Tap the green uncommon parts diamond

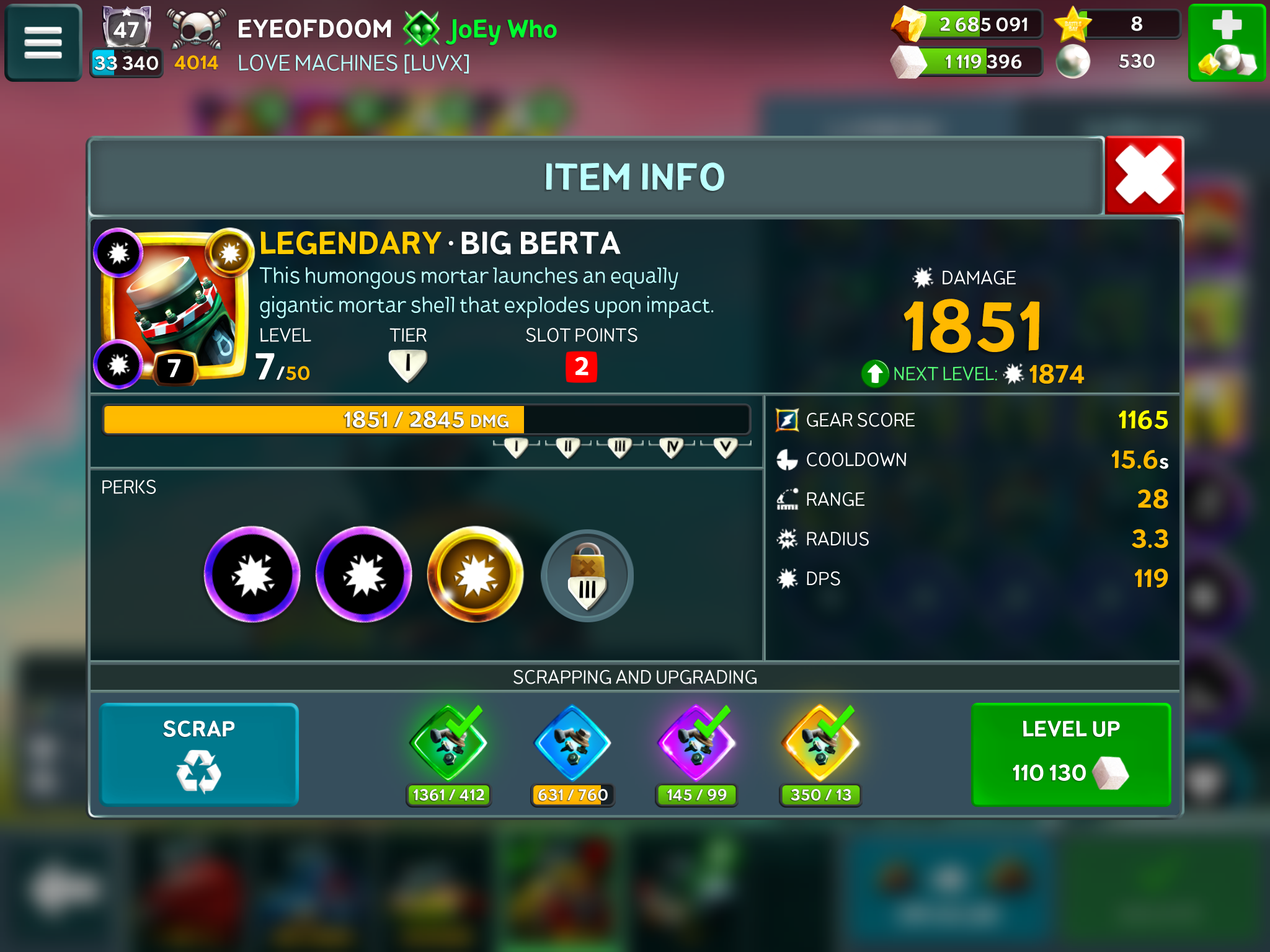[448, 744]
